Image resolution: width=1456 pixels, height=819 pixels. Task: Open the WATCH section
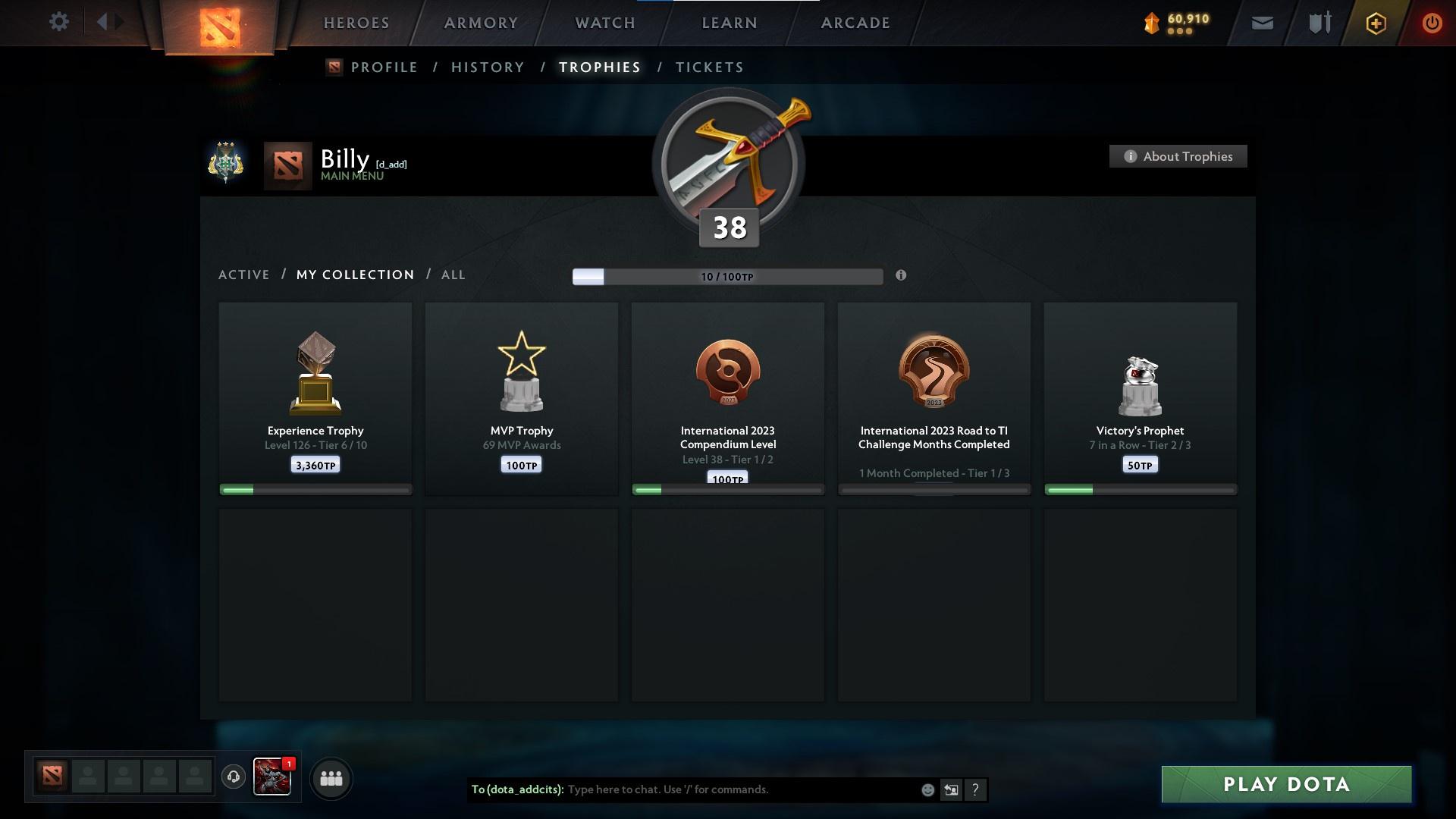pos(604,23)
